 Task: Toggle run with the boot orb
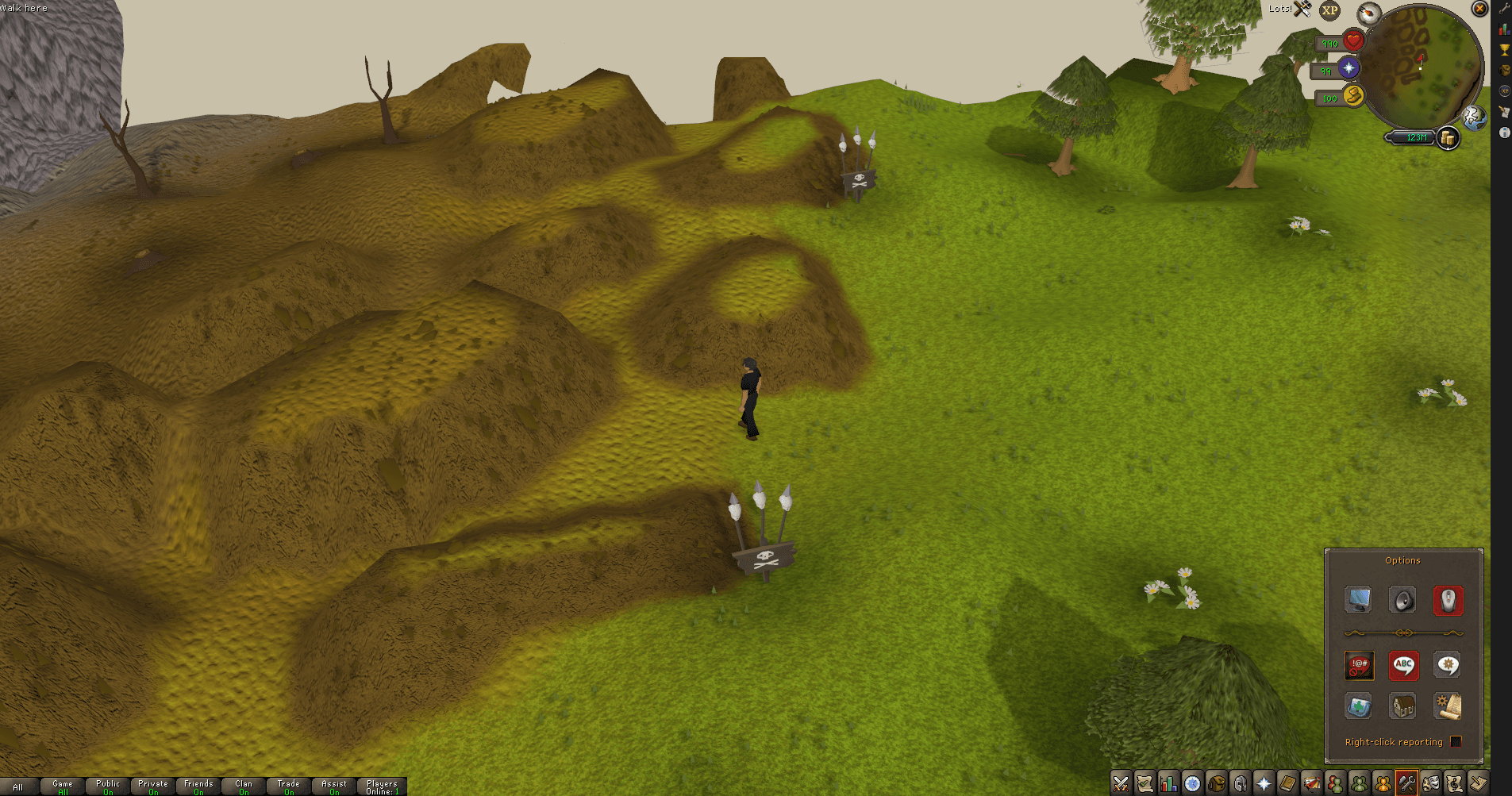(x=1353, y=96)
